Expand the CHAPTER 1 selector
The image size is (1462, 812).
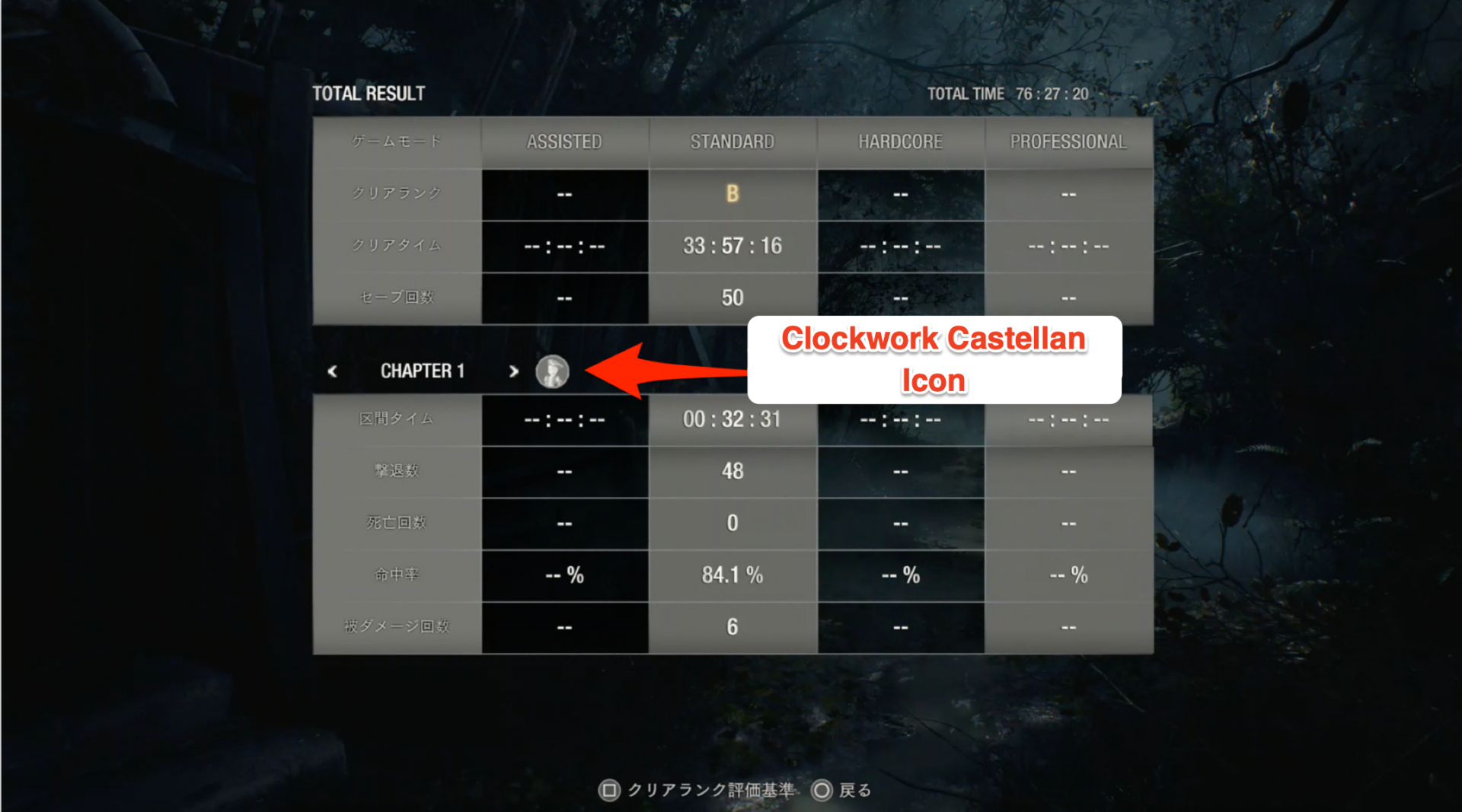click(x=423, y=371)
